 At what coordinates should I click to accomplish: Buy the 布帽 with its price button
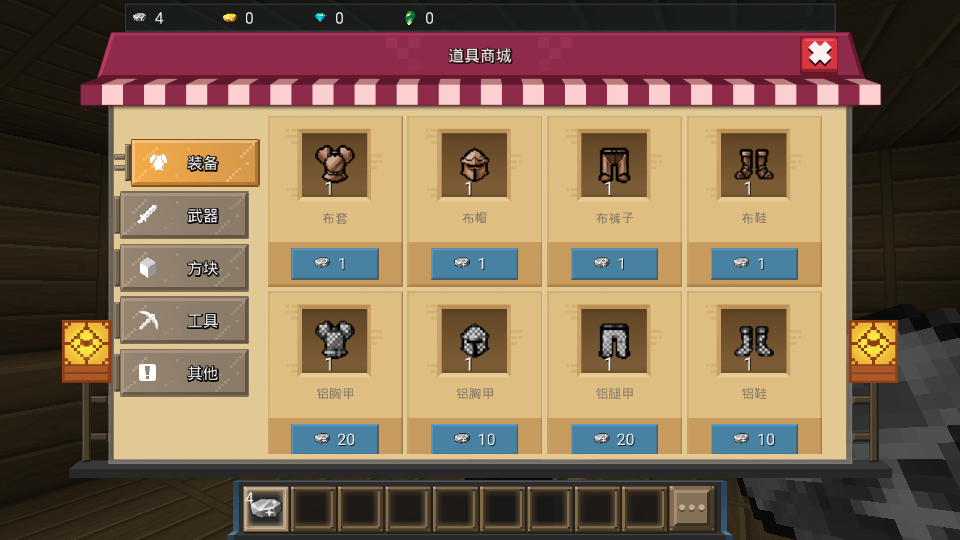point(474,264)
